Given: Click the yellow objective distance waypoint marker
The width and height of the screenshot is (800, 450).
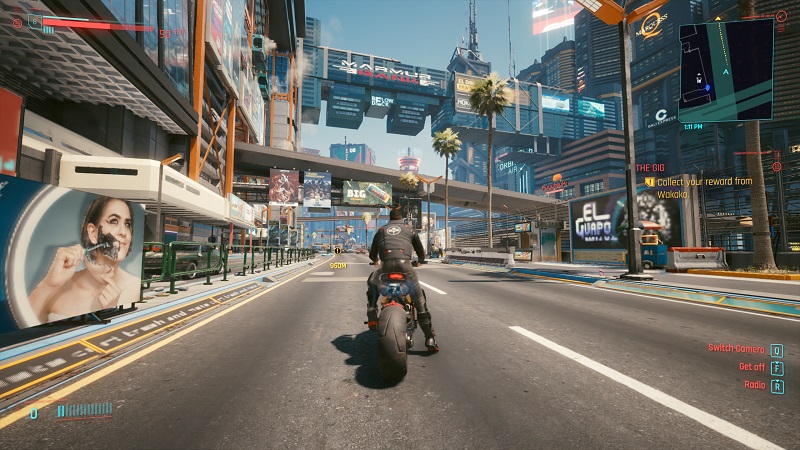Looking at the screenshot, I should click(x=338, y=264).
